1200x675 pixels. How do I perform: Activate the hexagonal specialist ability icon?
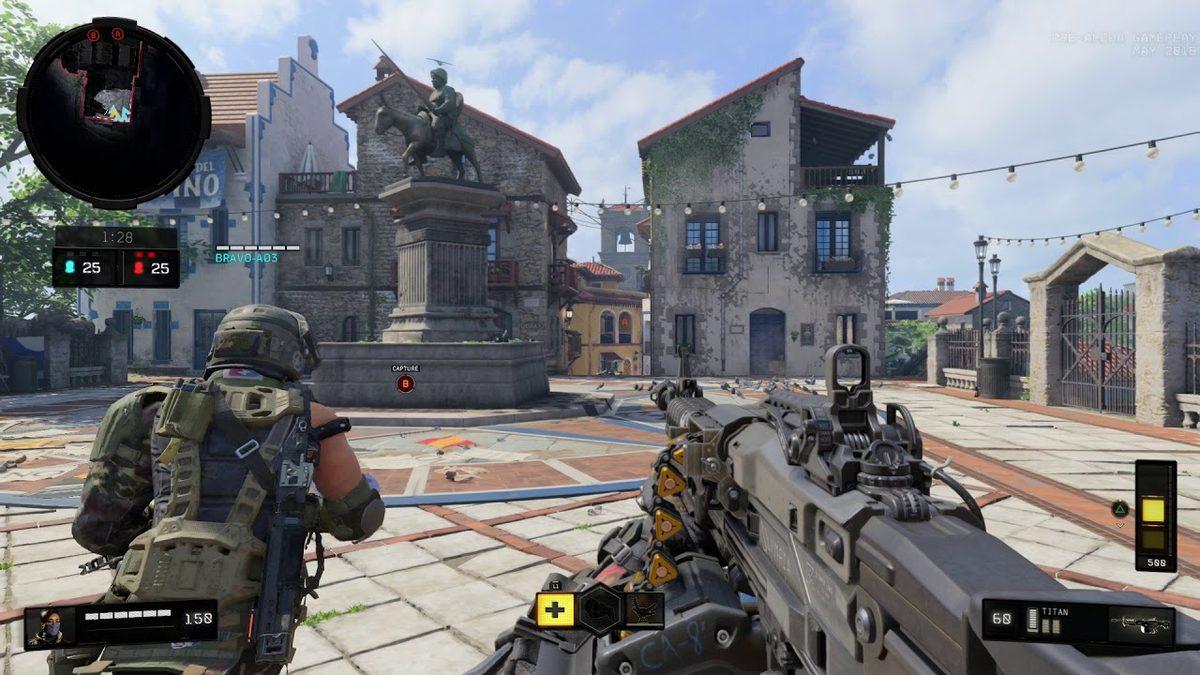pyautogui.click(x=600, y=610)
